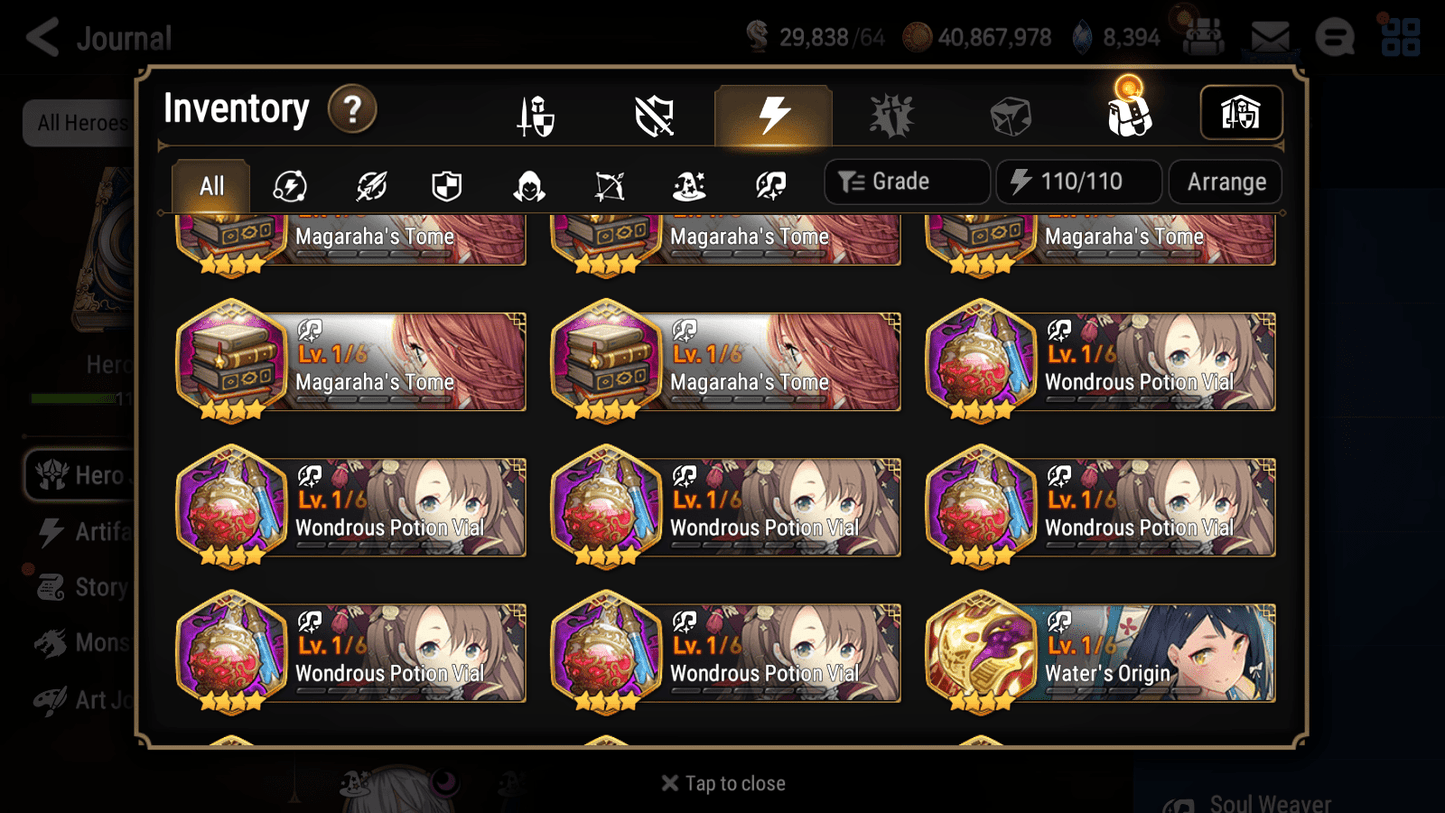Toggle the Knight class artifact filter

click(446, 185)
